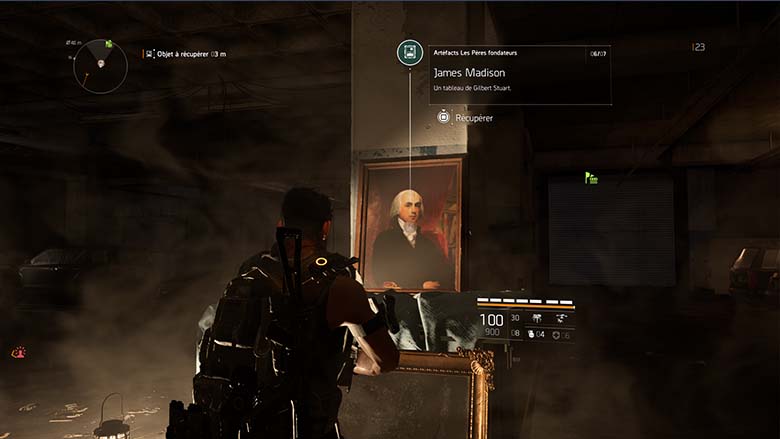Image resolution: width=780 pixels, height=439 pixels.
Task: Select the turret skill icon
Action: click(538, 318)
